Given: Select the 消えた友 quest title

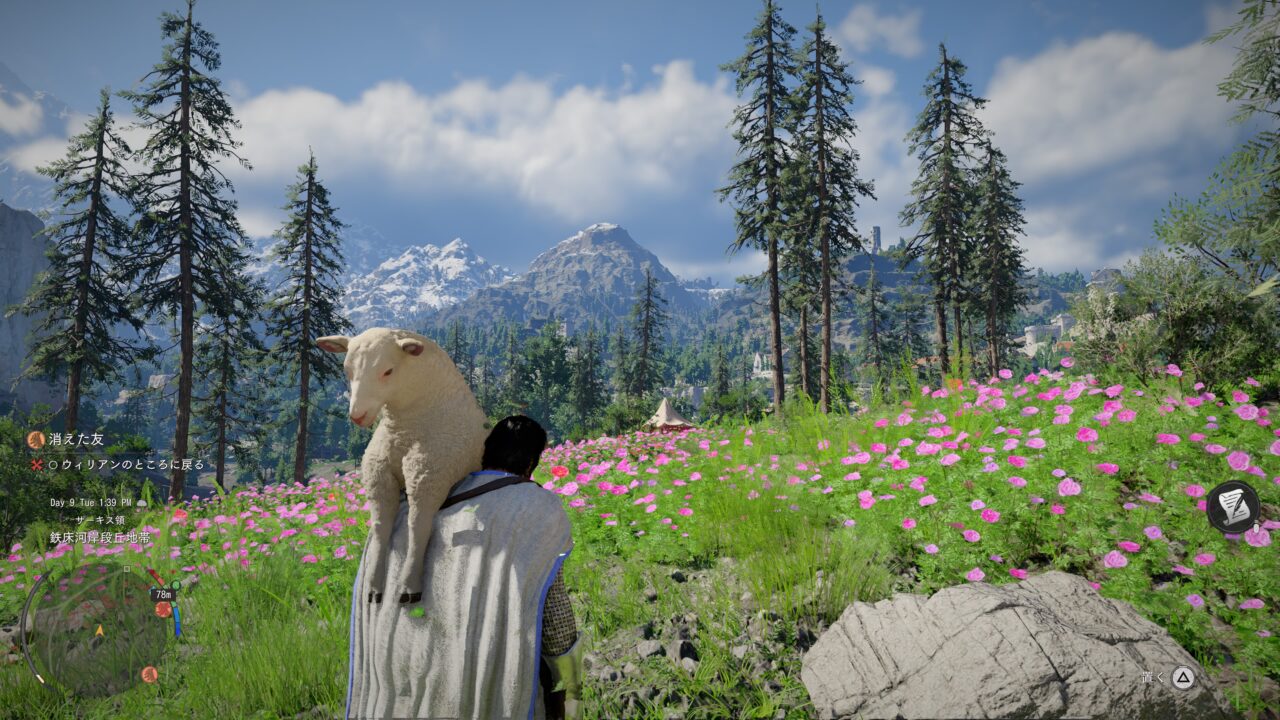Looking at the screenshot, I should pos(76,439).
